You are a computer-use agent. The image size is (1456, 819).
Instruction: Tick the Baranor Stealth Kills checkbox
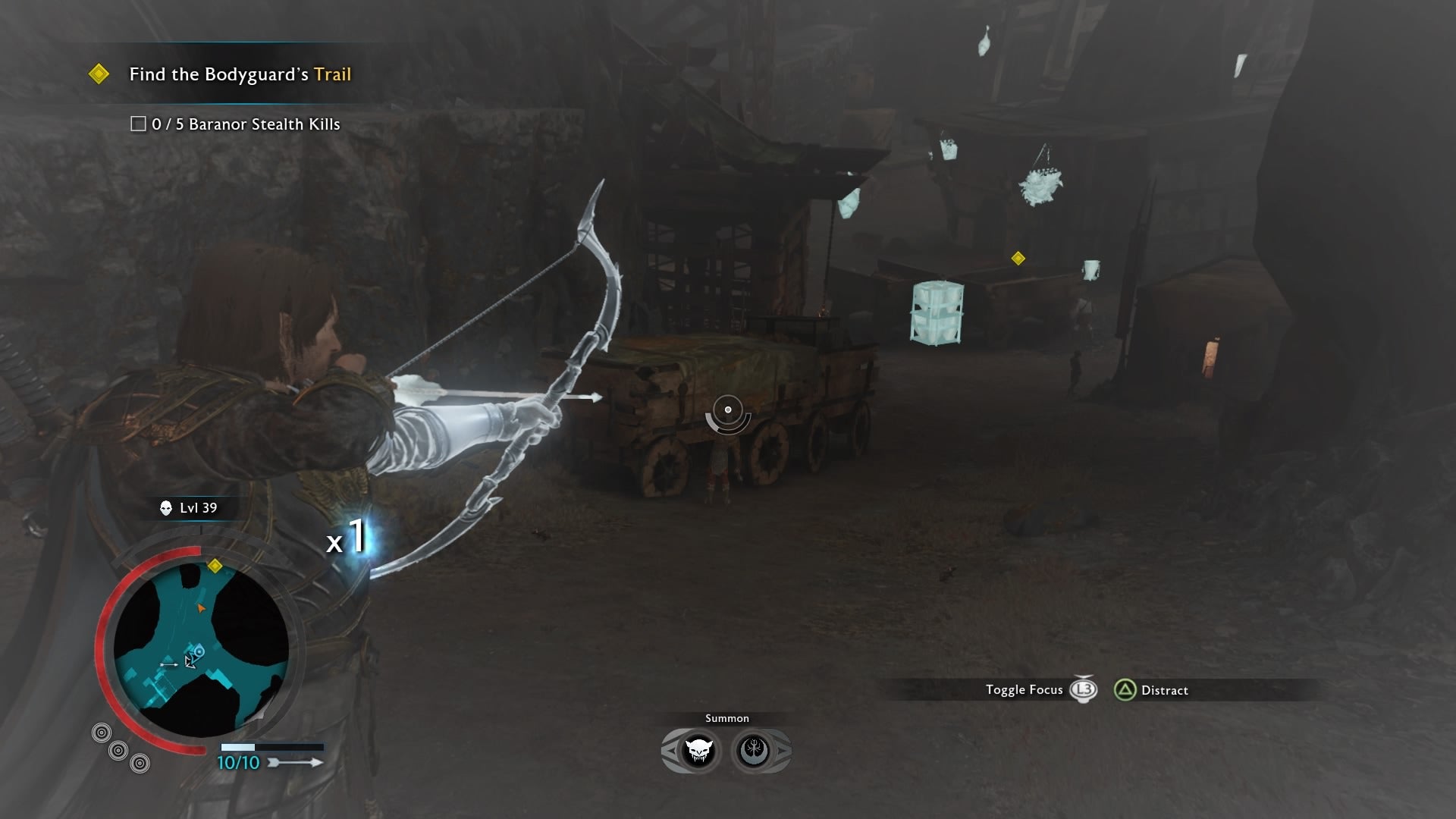pyautogui.click(x=138, y=124)
